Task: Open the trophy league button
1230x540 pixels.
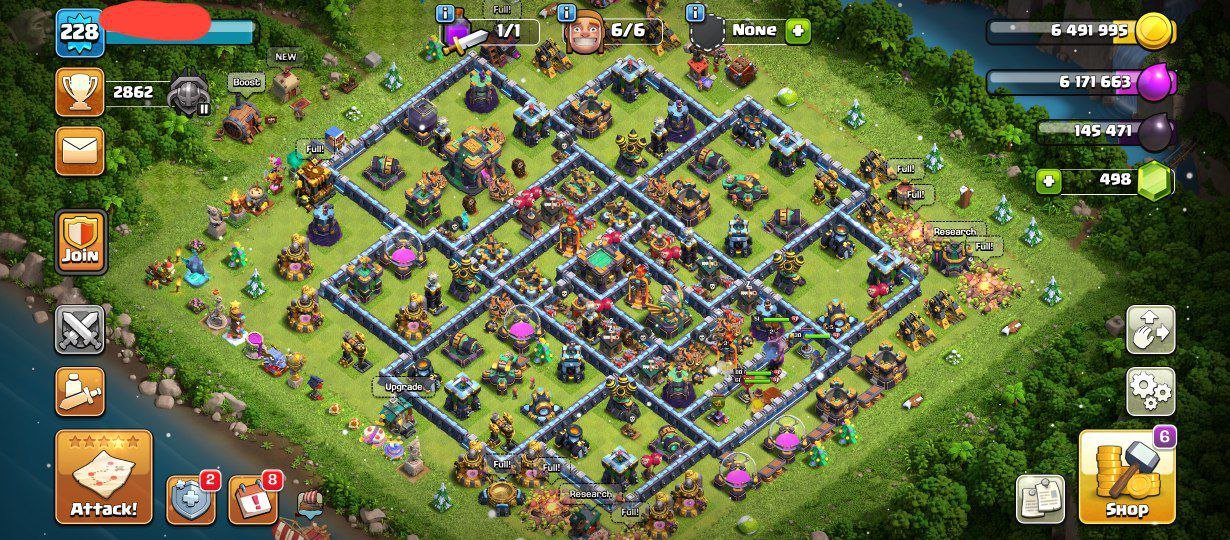Action: click(80, 93)
